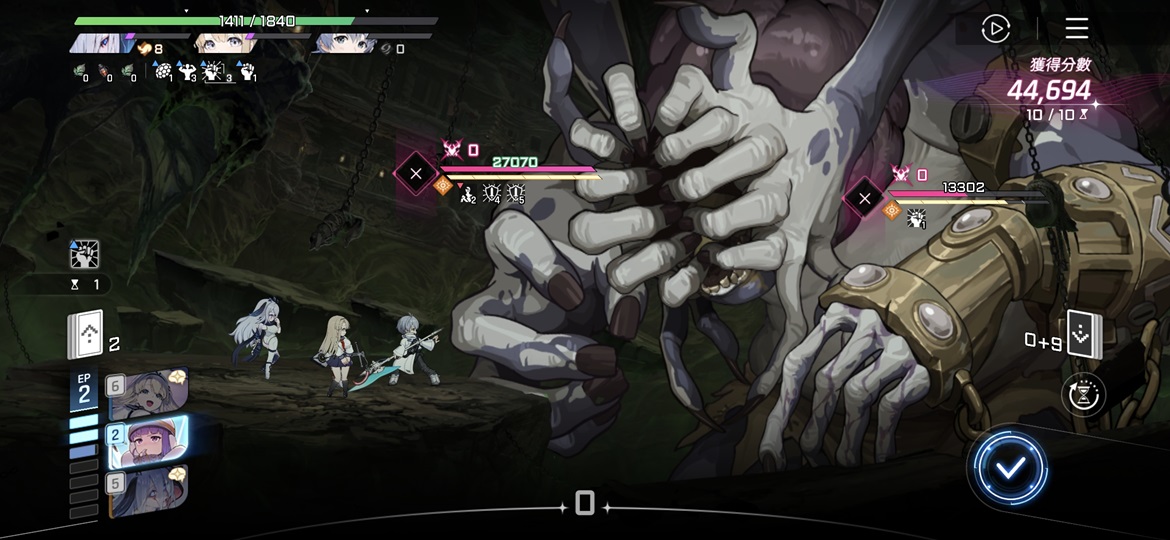
Task: Select the blonde character portrait in the party bar
Action: (x=223, y=43)
